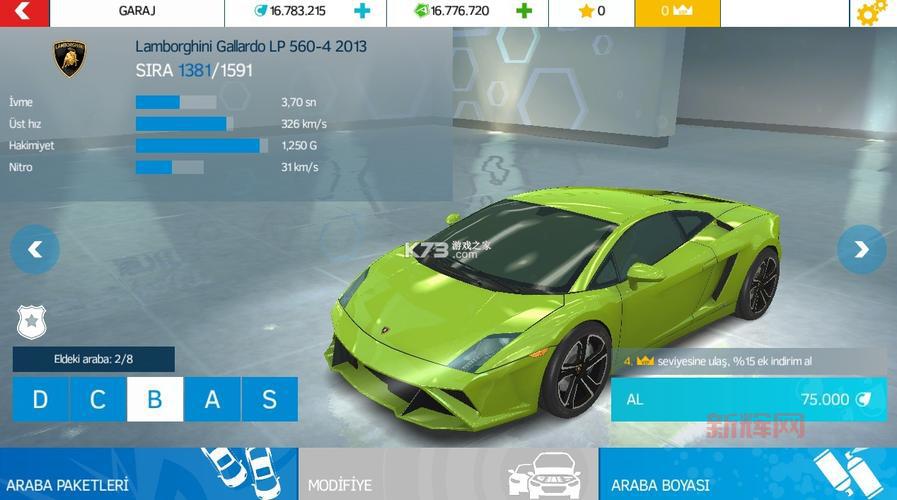The image size is (897, 500).
Task: Open the VIP crown level panel
Action: [677, 12]
